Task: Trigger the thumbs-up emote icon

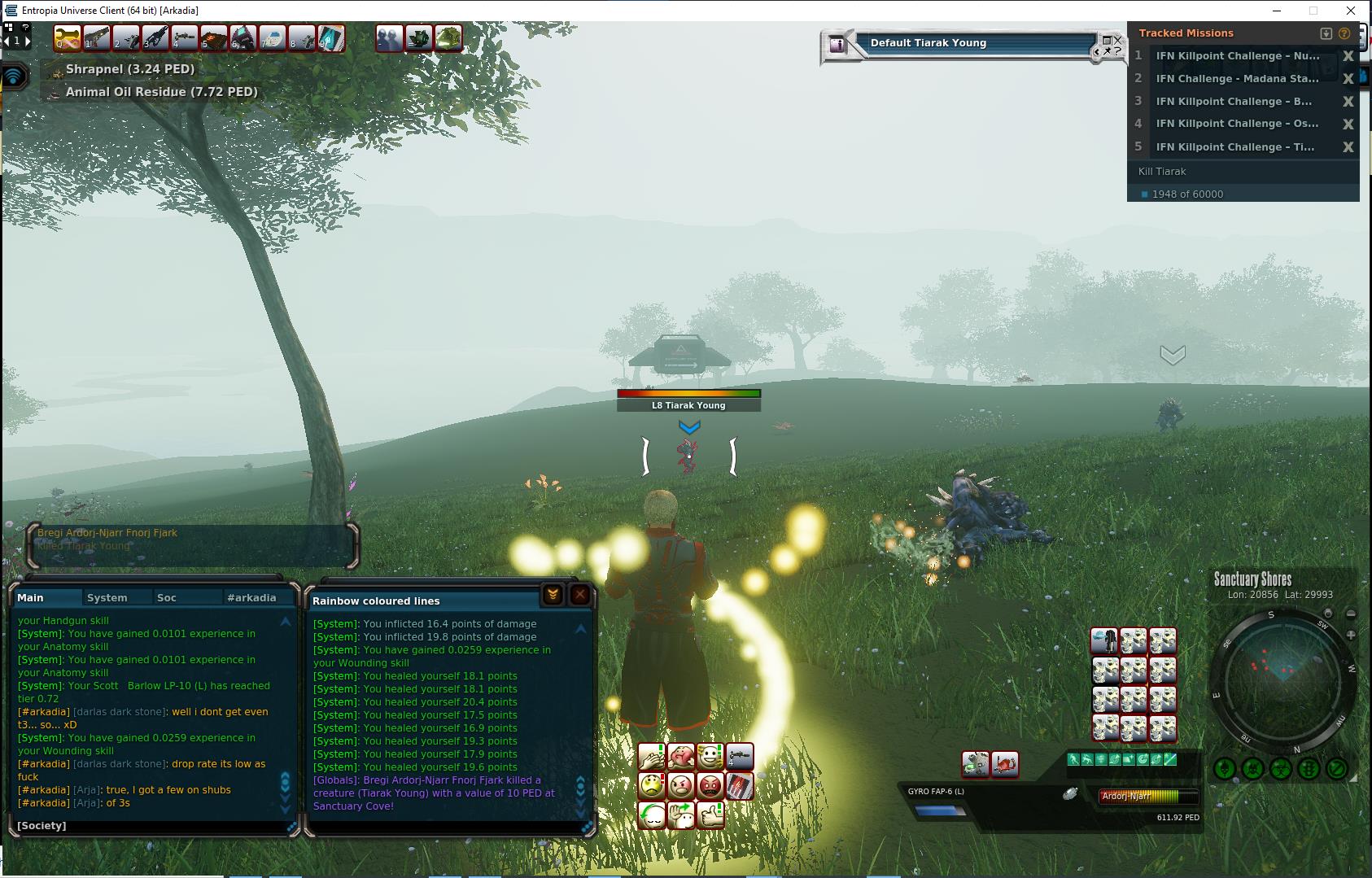Action: point(710,815)
